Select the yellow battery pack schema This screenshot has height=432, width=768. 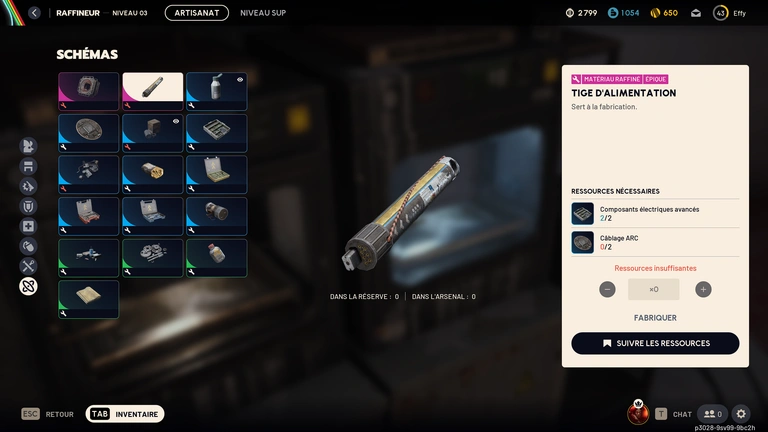click(x=152, y=174)
